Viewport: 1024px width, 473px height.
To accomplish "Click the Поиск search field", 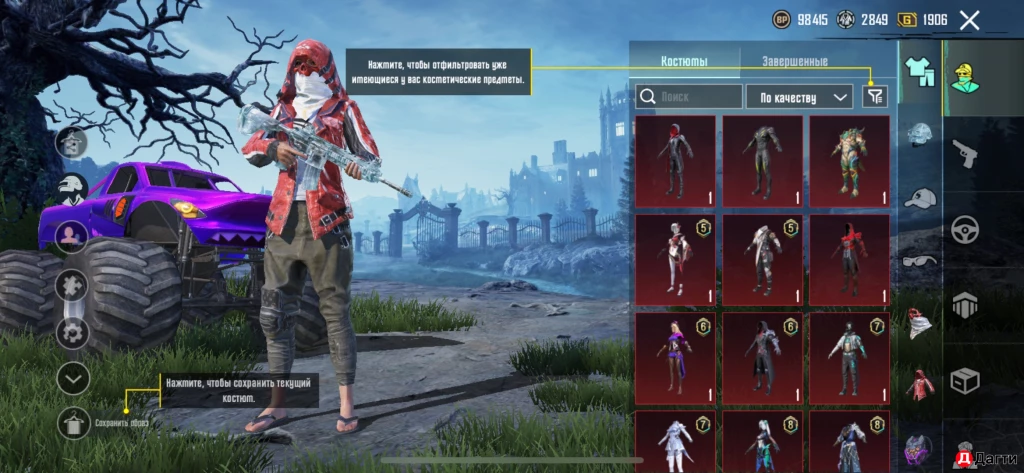I will 688,97.
